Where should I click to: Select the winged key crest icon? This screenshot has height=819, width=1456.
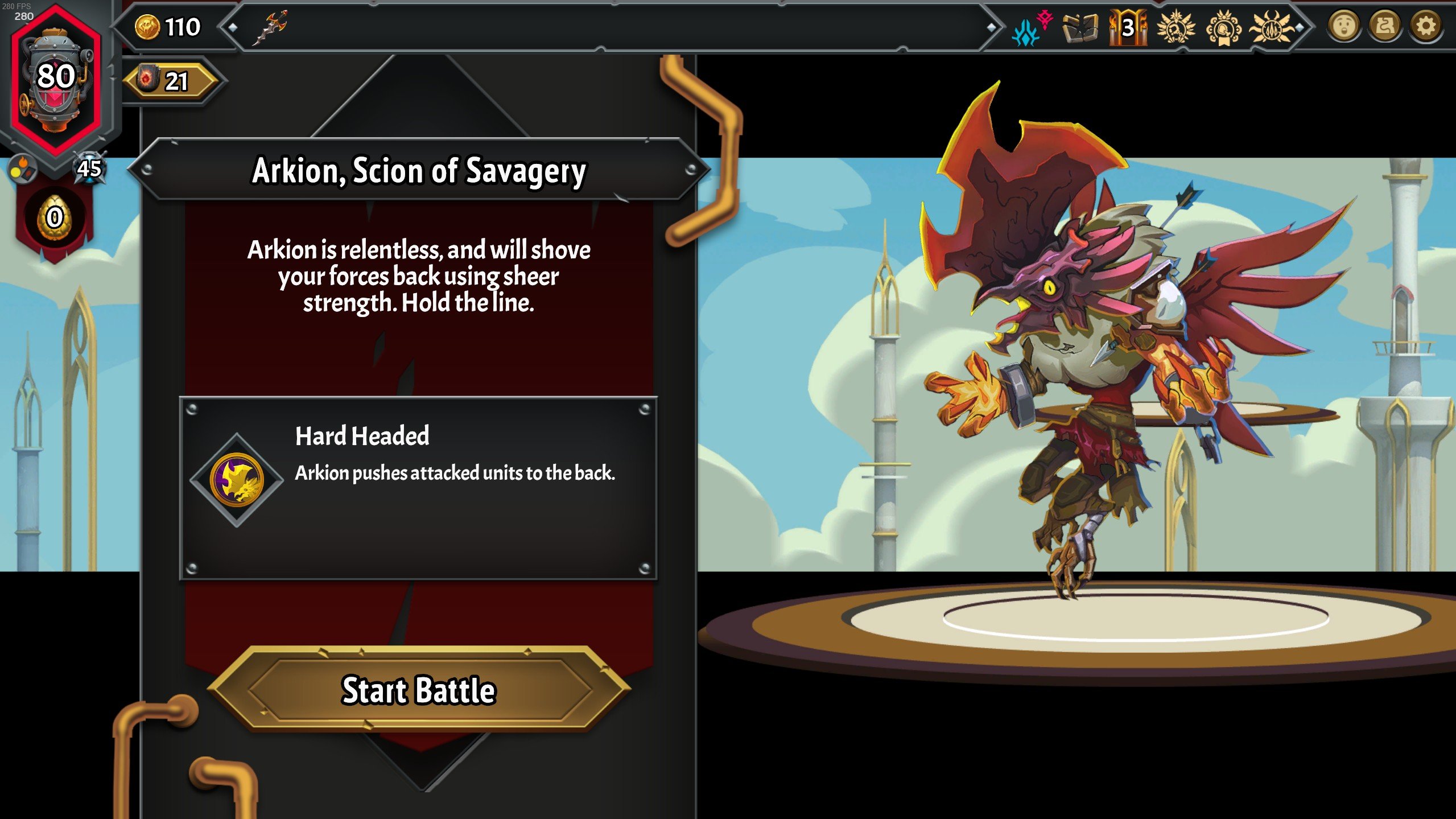coord(1175,27)
